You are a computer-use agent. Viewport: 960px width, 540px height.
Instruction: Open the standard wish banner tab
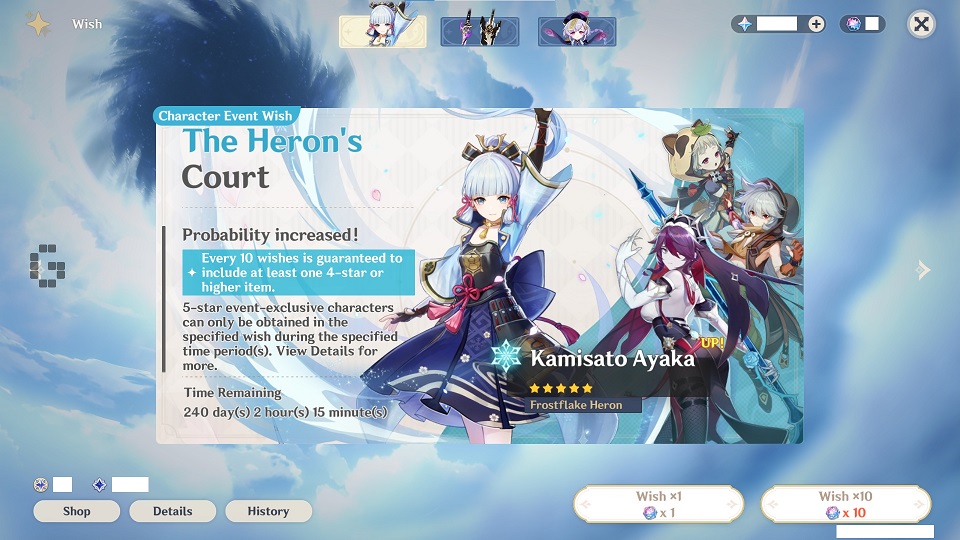tap(577, 31)
